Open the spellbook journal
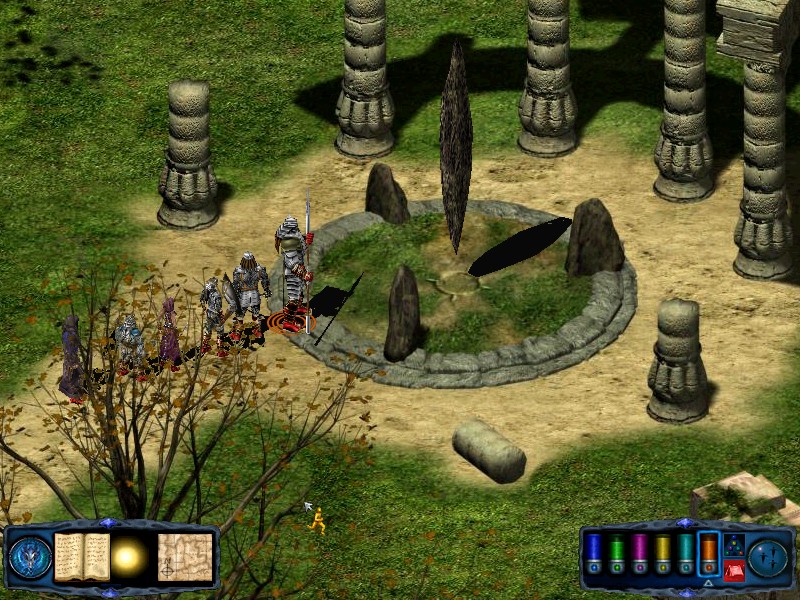The height and width of the screenshot is (600, 800). (x=82, y=557)
